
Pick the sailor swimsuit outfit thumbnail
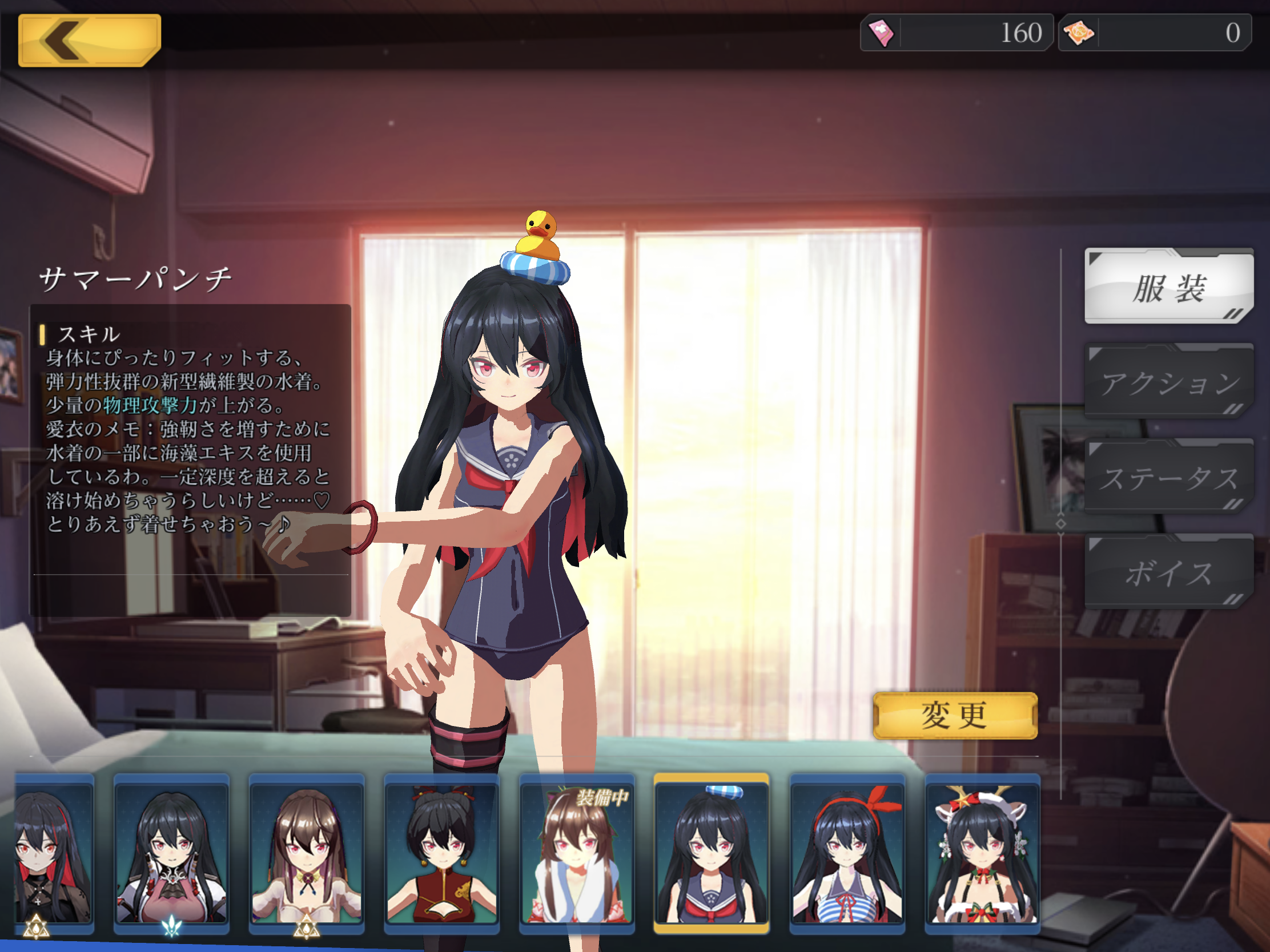point(712,853)
